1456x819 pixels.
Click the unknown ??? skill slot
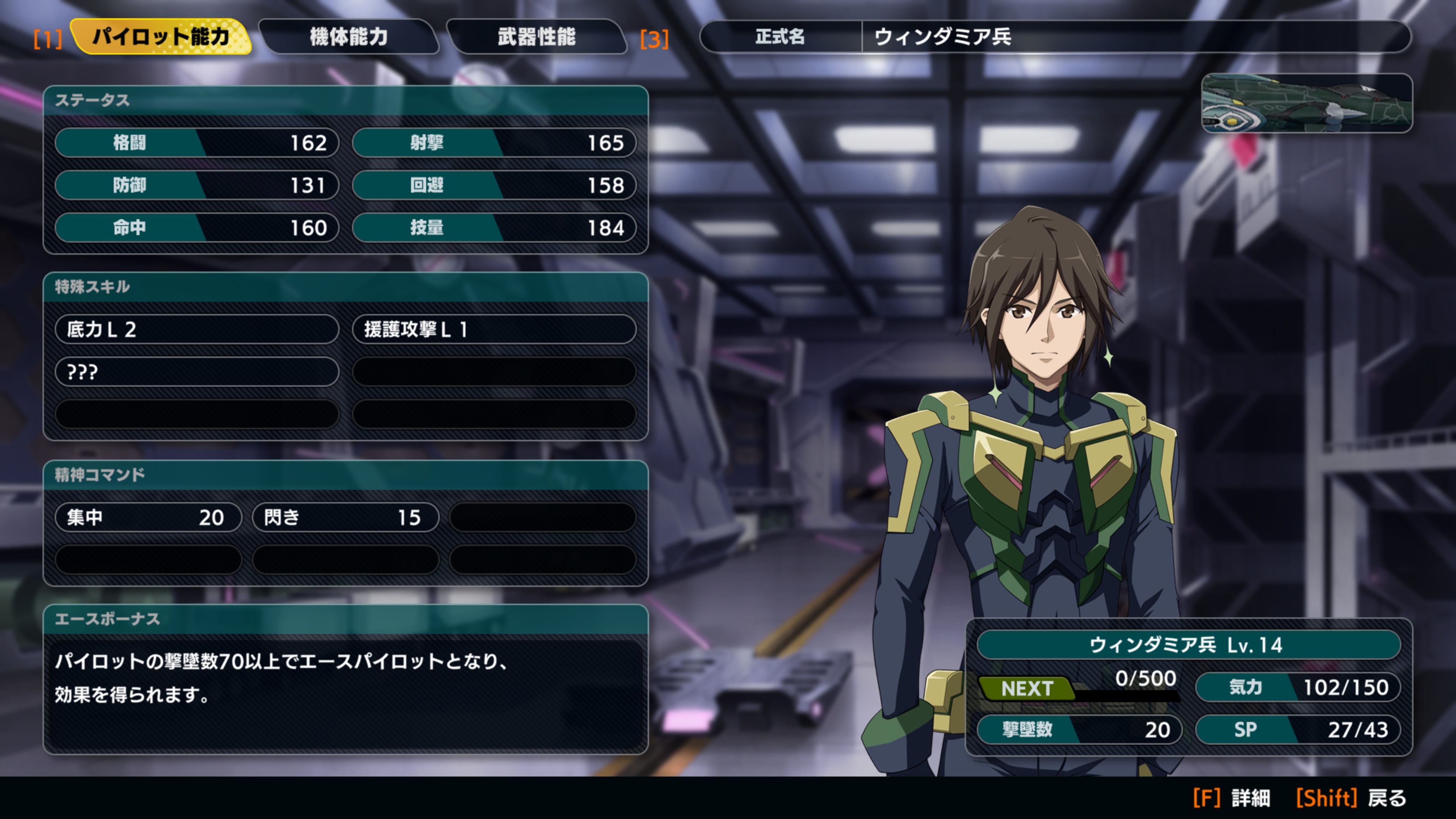pos(197,372)
